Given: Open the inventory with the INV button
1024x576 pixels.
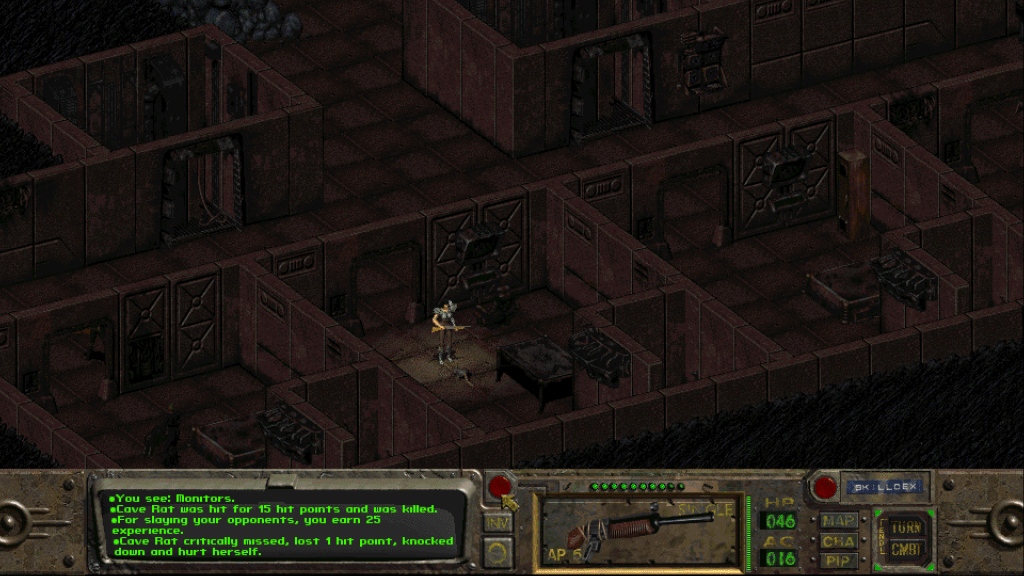Looking at the screenshot, I should [x=497, y=522].
